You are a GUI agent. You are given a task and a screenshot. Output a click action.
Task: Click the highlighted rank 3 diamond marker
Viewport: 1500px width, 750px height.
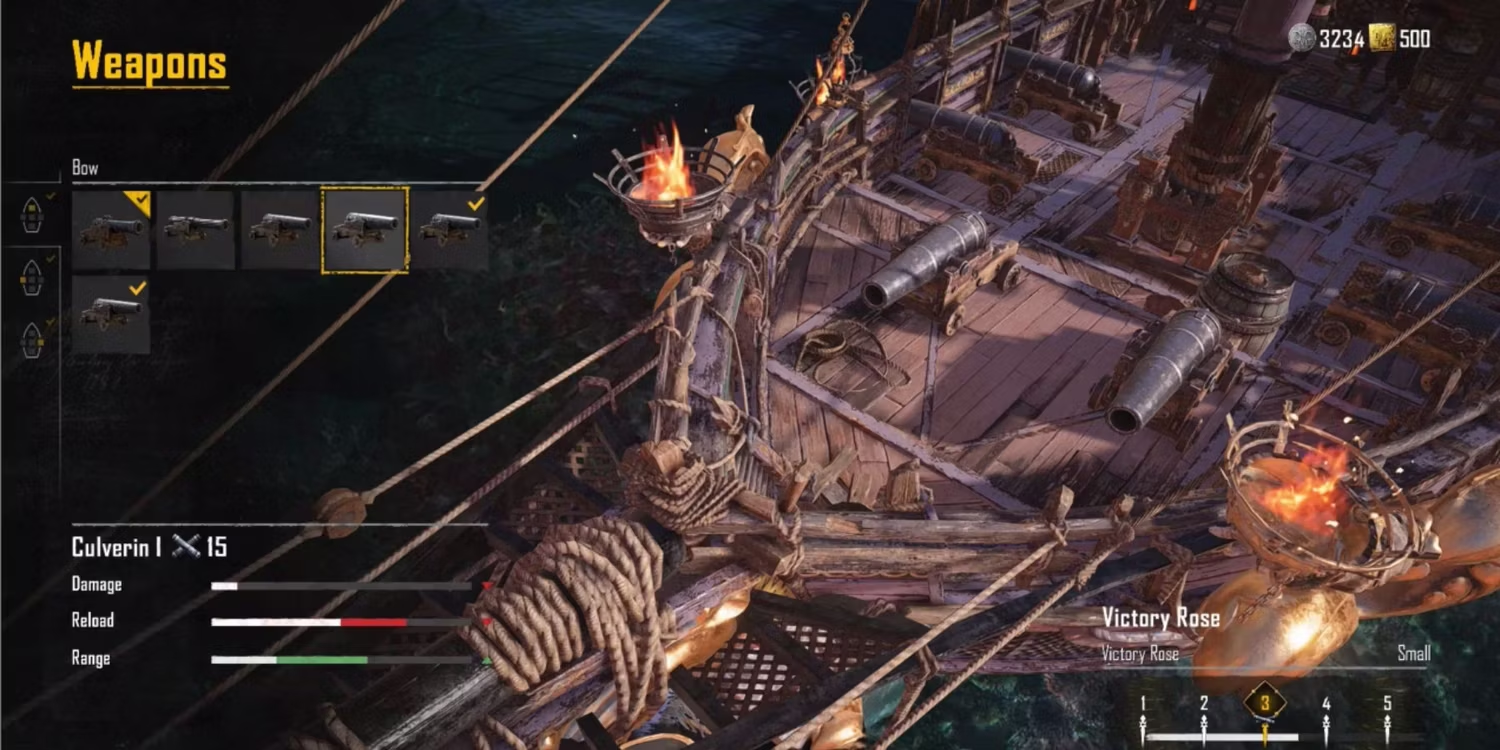[x=1265, y=703]
